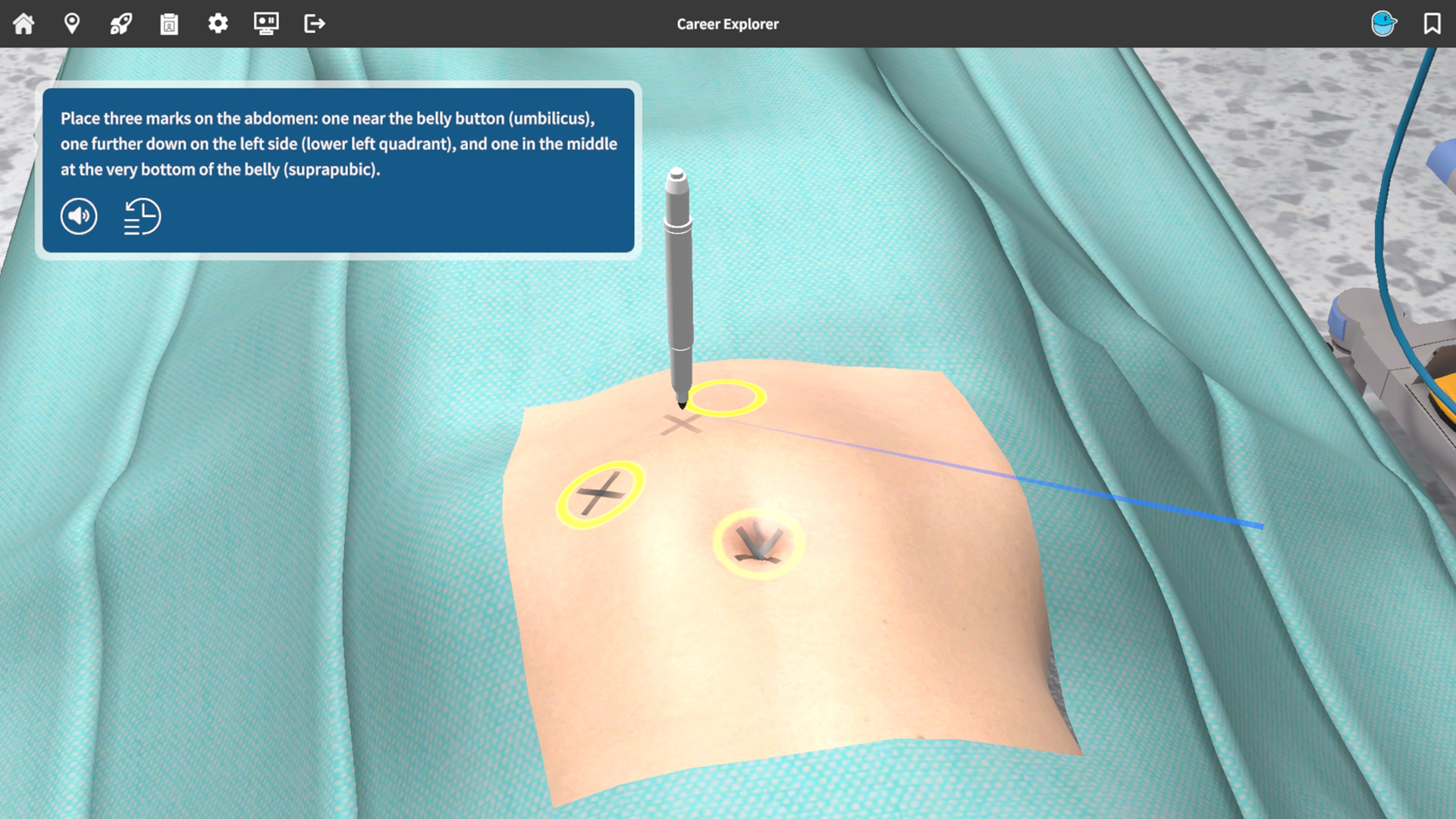Exit the simulation via logout icon

(x=314, y=24)
